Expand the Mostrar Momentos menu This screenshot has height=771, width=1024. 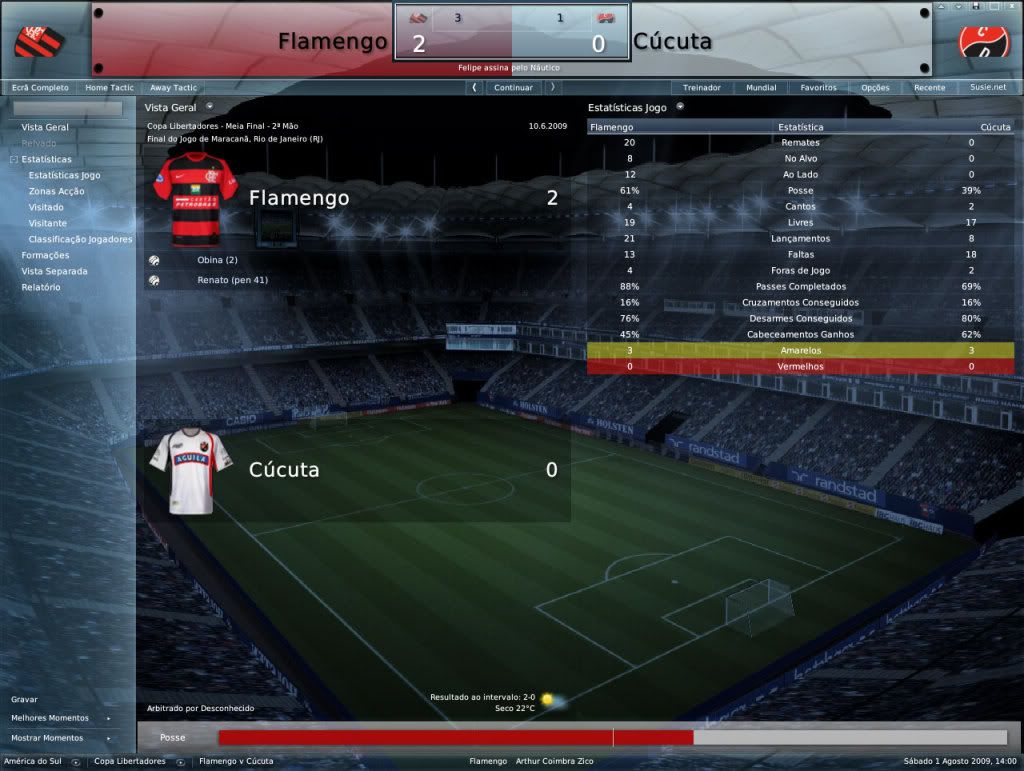click(x=47, y=738)
